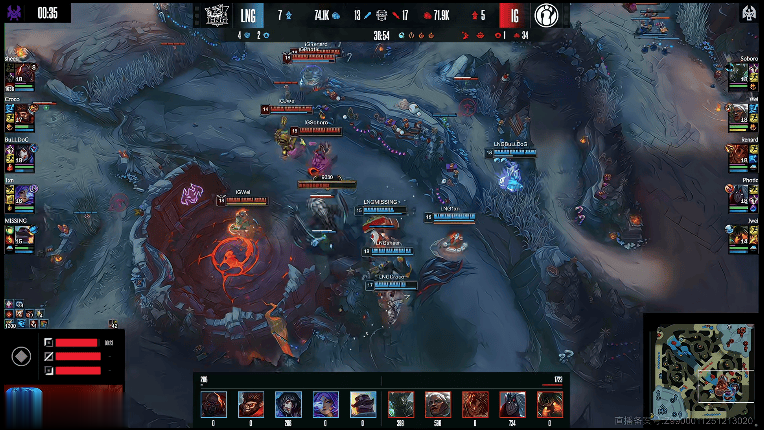
Task: Select the Jwei player portrait
Action: click(x=740, y=236)
